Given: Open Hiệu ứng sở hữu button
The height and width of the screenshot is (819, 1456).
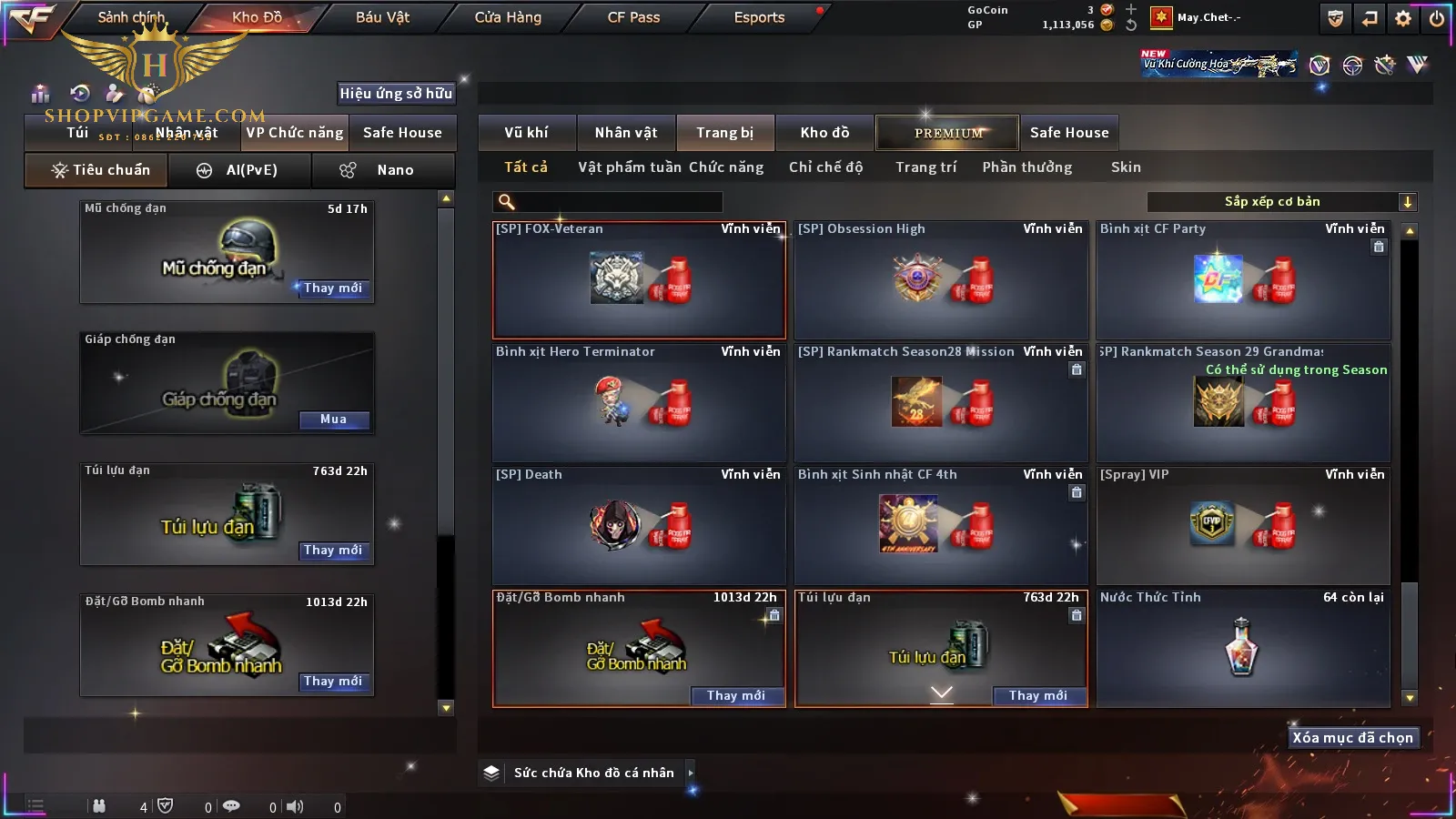Looking at the screenshot, I should tap(396, 93).
